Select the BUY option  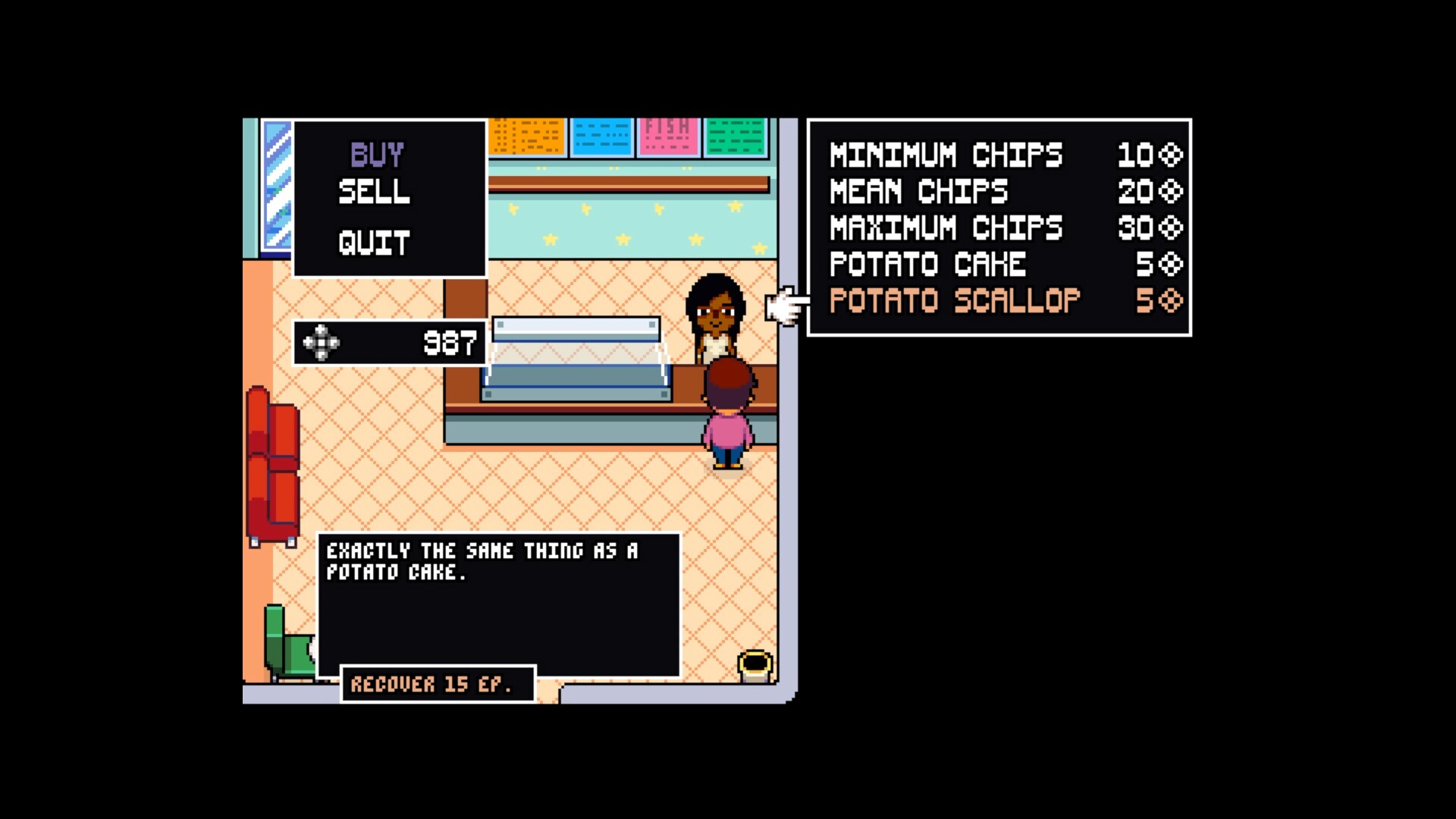coord(375,154)
